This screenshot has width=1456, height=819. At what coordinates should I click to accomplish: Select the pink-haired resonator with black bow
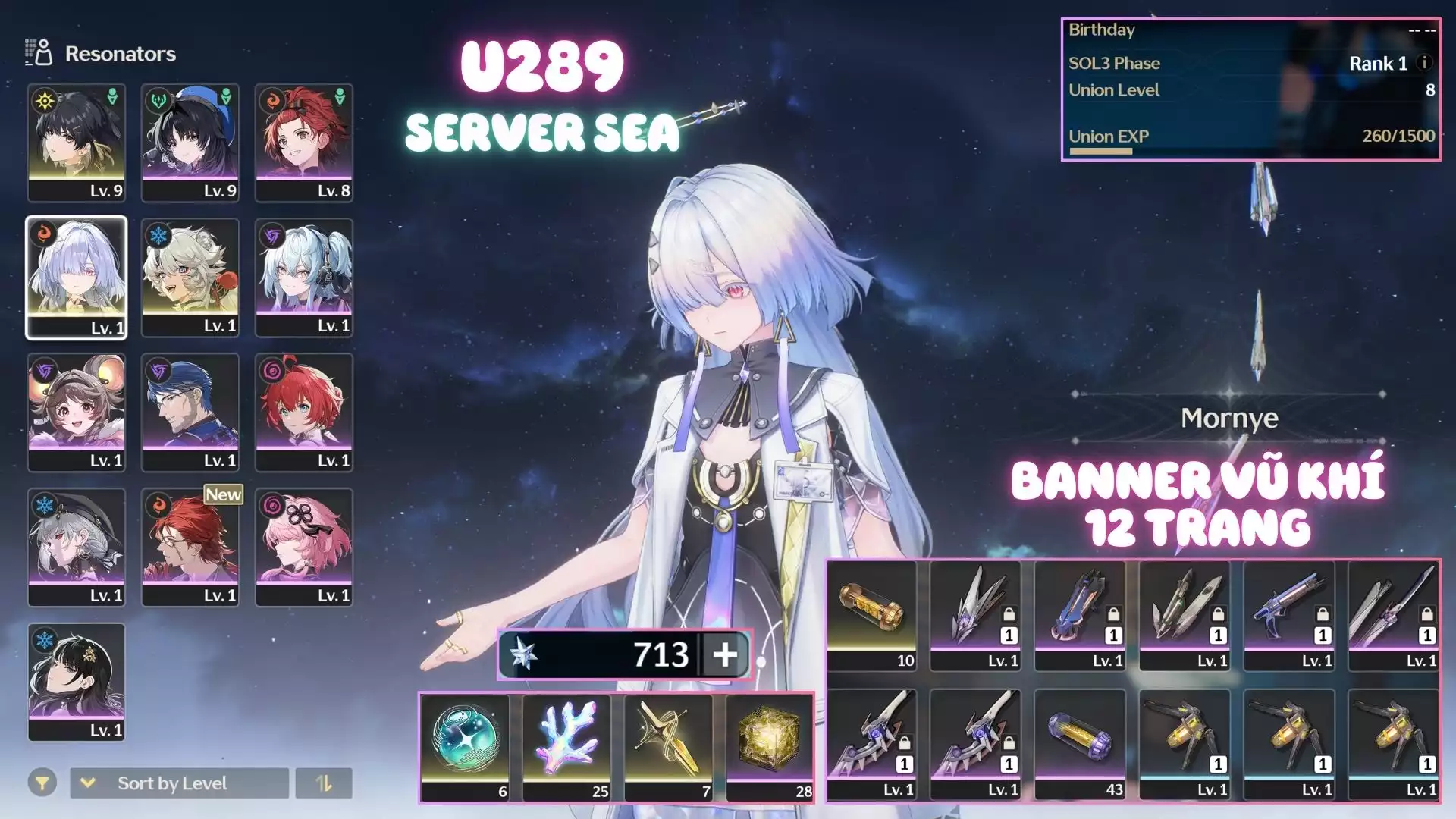point(304,548)
